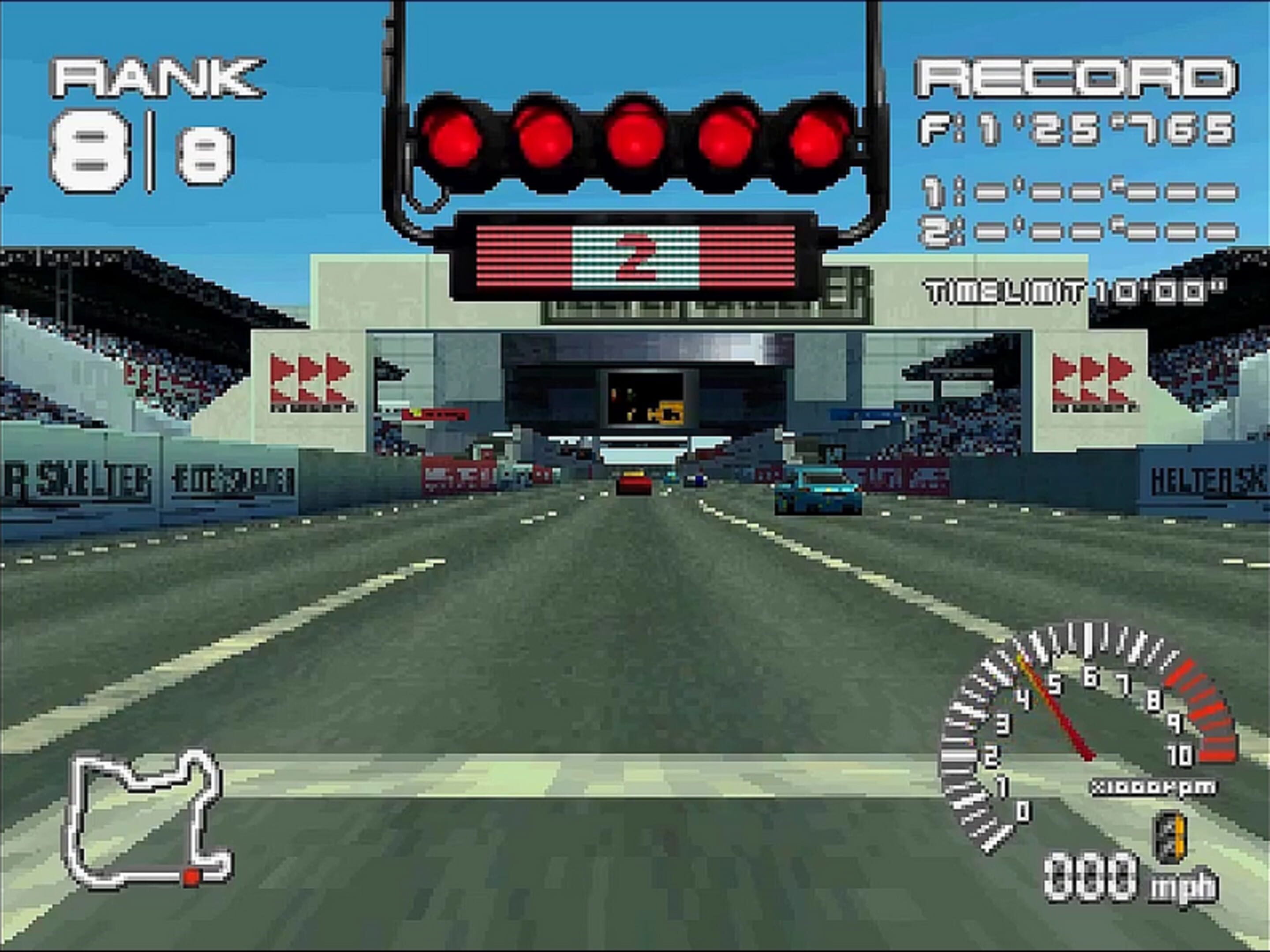Viewport: 1270px width, 952px height.
Task: Select the red position marker on the minimap
Action: (191, 877)
